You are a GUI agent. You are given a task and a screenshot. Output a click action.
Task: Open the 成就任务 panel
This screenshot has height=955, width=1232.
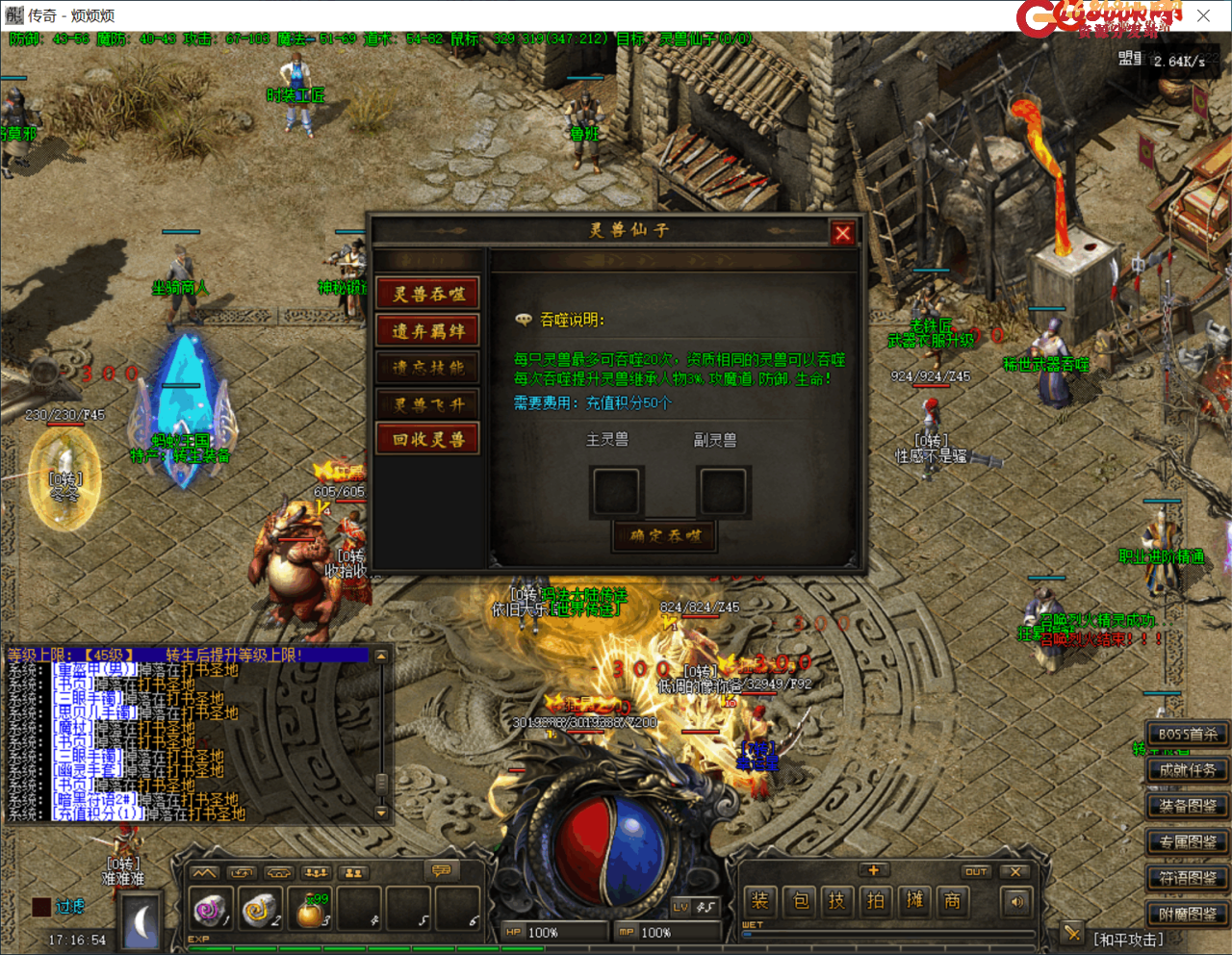[x=1188, y=770]
